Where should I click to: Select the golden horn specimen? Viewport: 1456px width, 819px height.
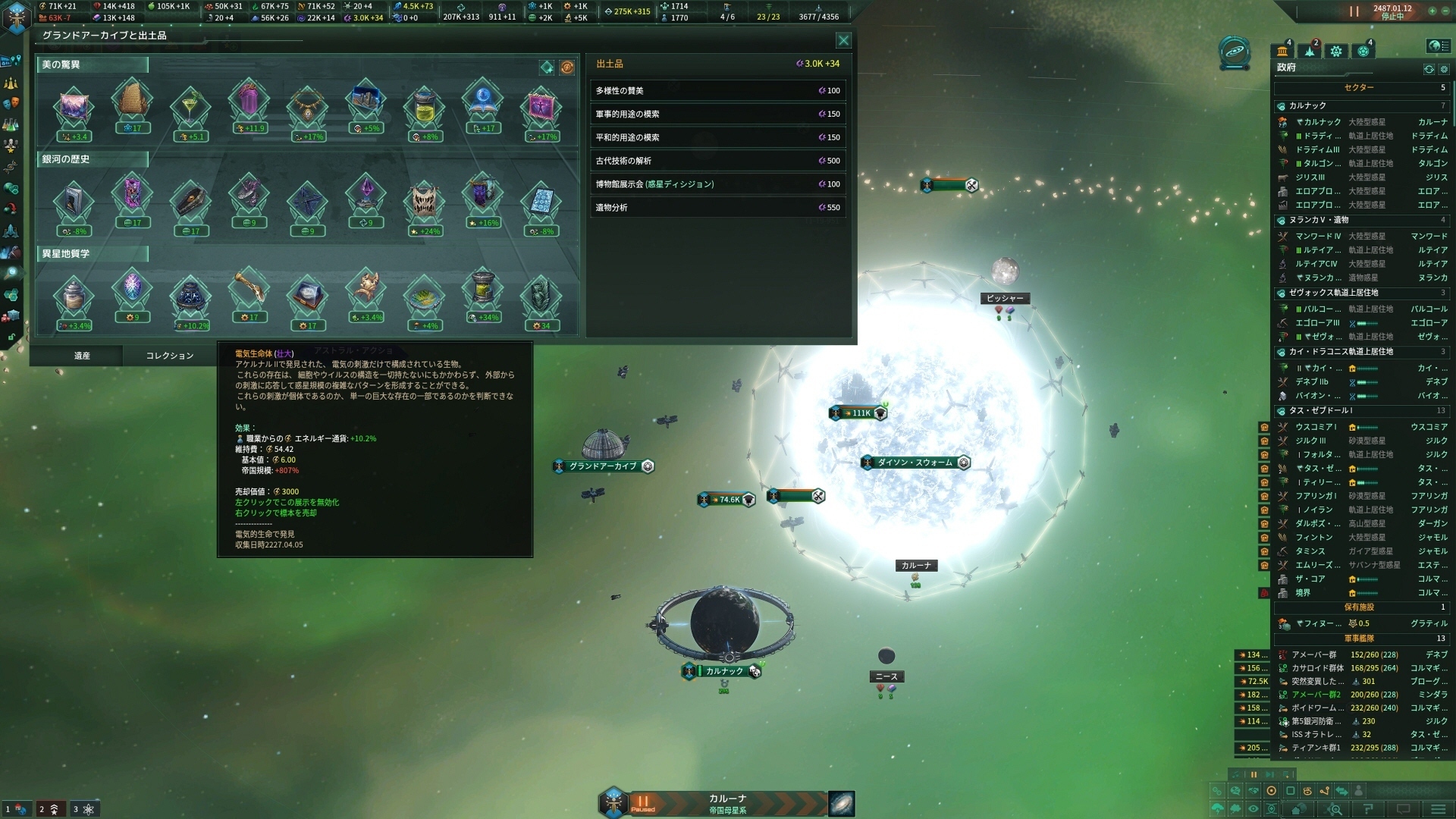[x=249, y=290]
